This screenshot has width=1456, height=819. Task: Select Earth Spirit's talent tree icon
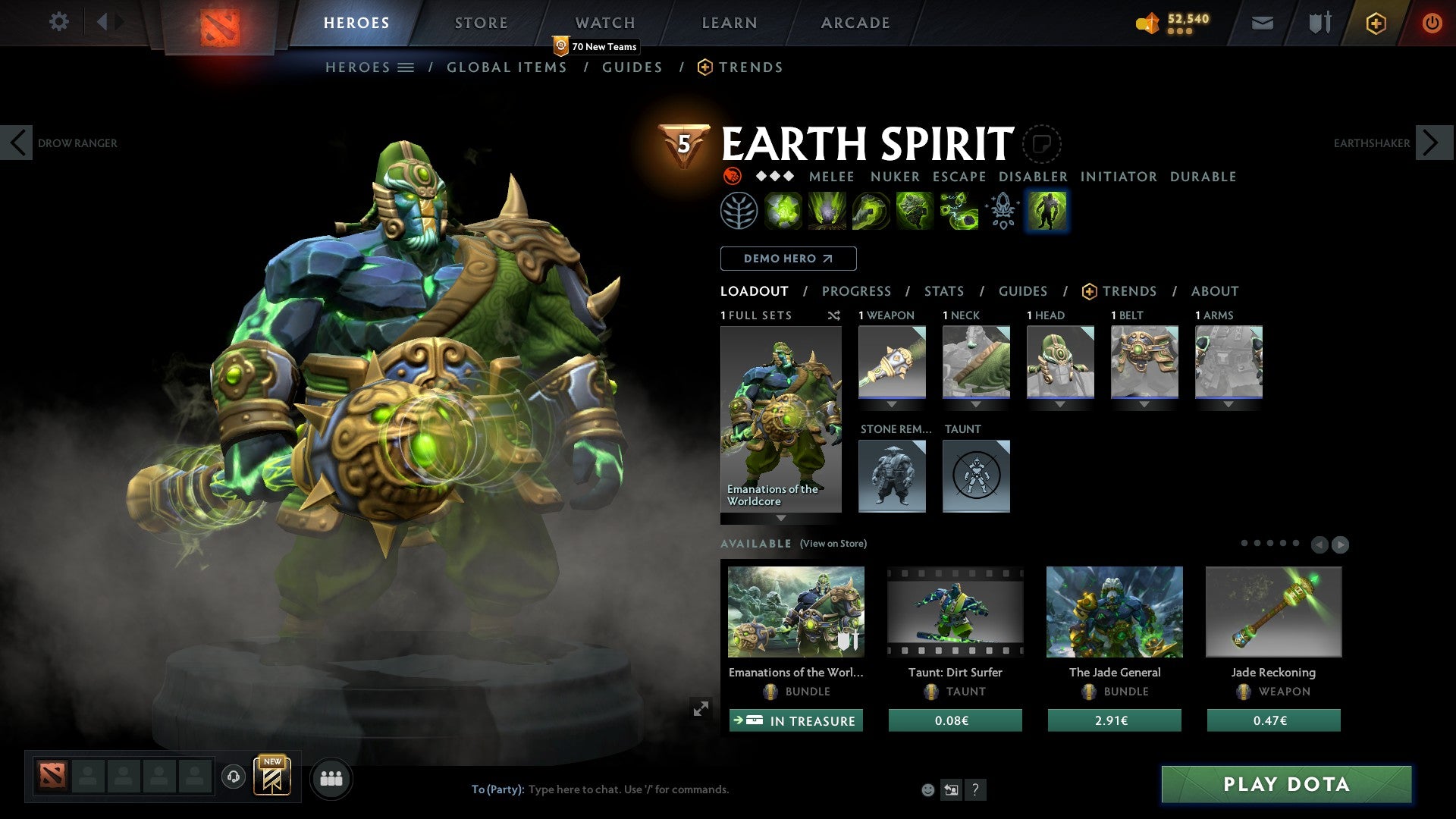click(x=739, y=210)
